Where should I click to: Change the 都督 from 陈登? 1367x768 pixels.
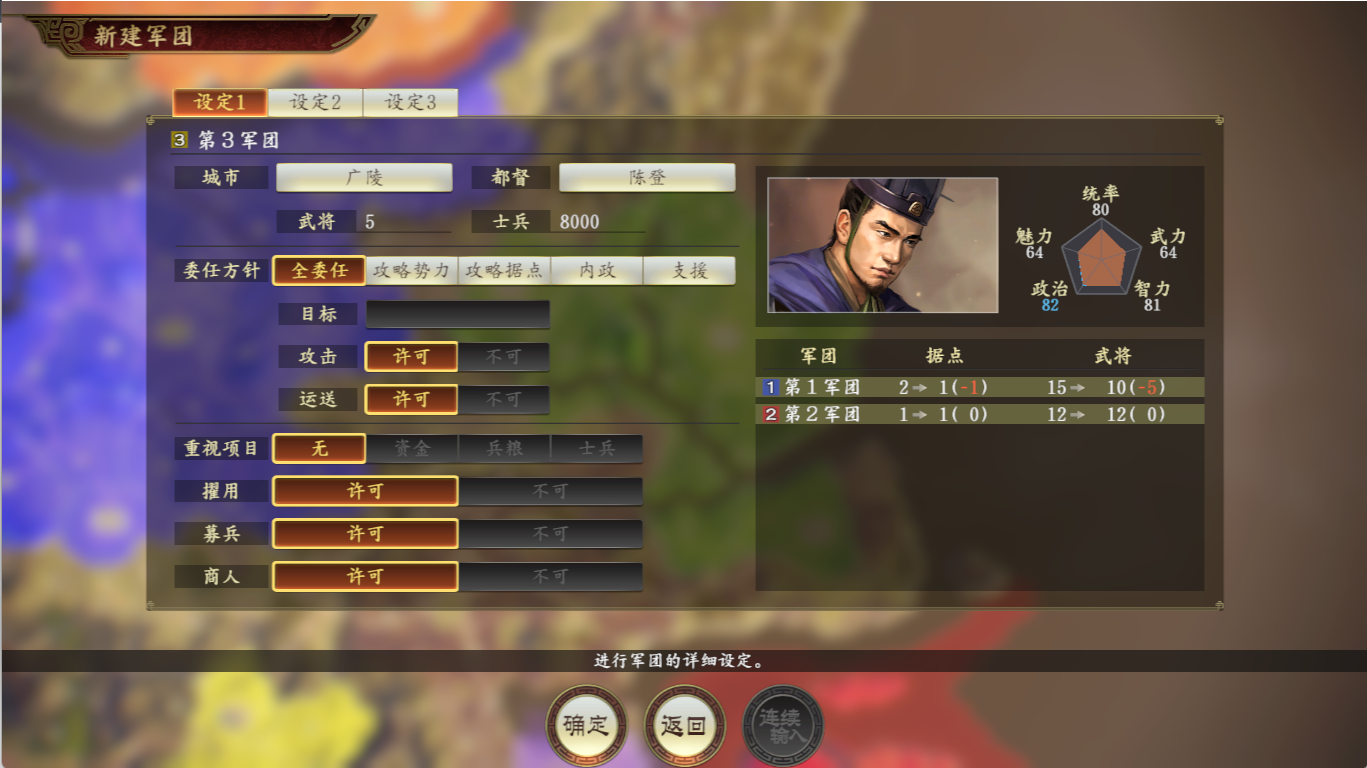point(646,177)
